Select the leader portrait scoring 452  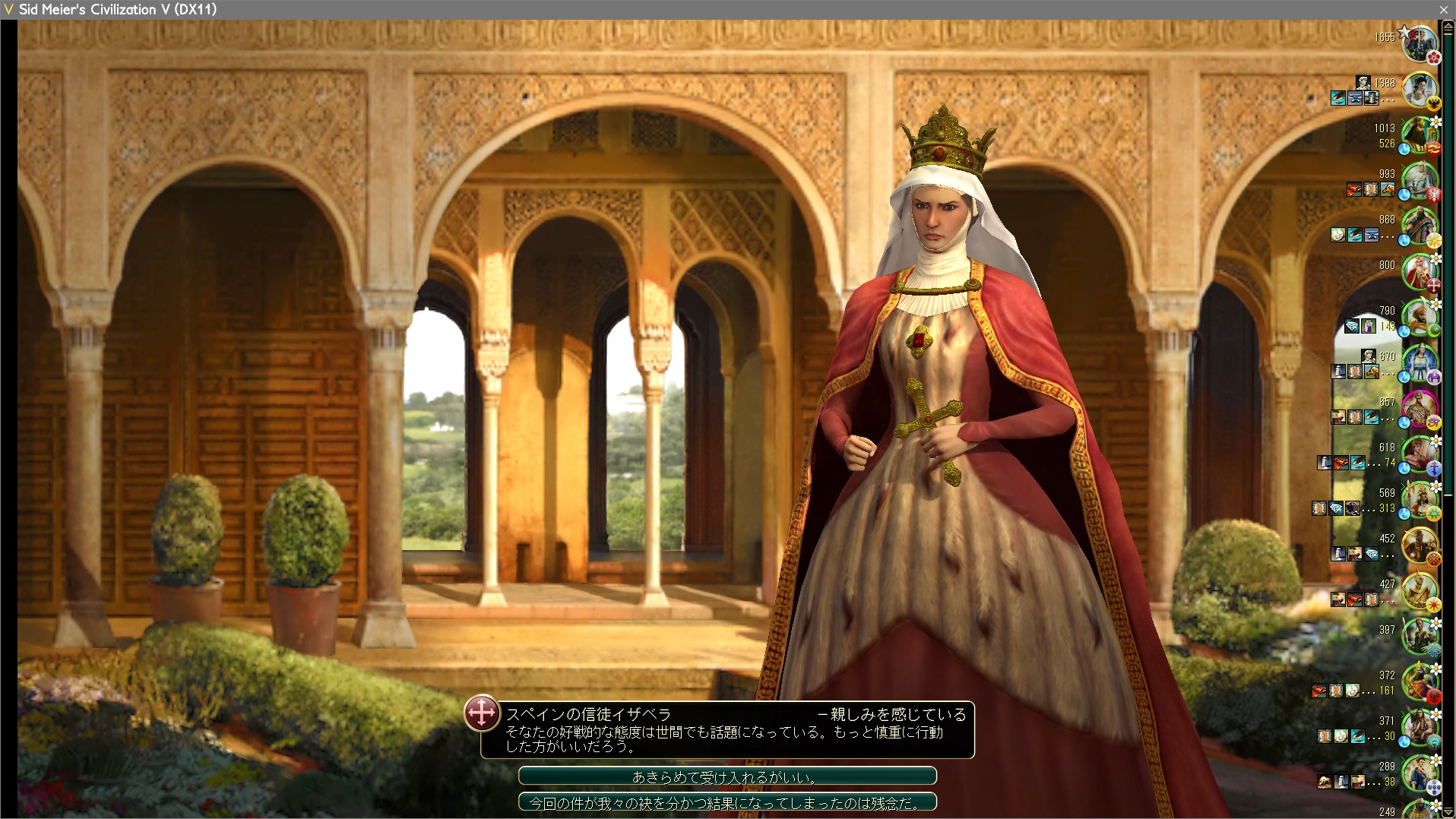click(1419, 545)
